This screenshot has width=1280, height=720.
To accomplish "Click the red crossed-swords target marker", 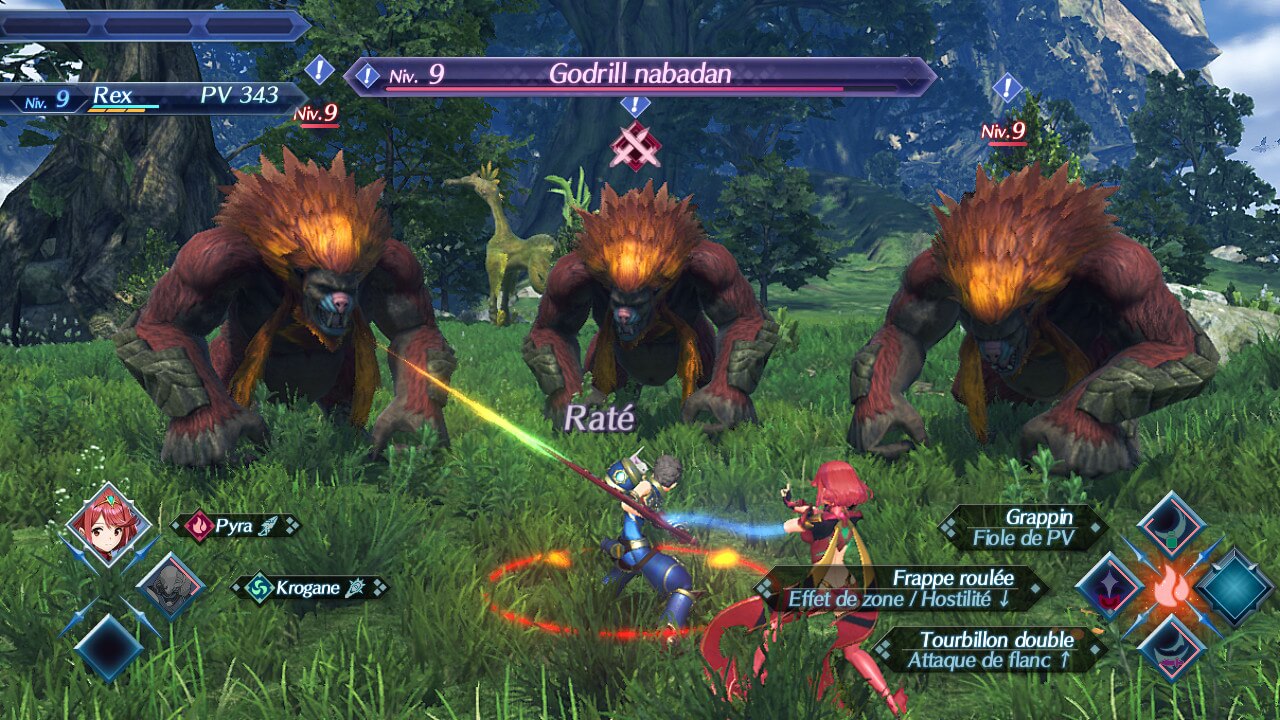I will click(x=636, y=146).
